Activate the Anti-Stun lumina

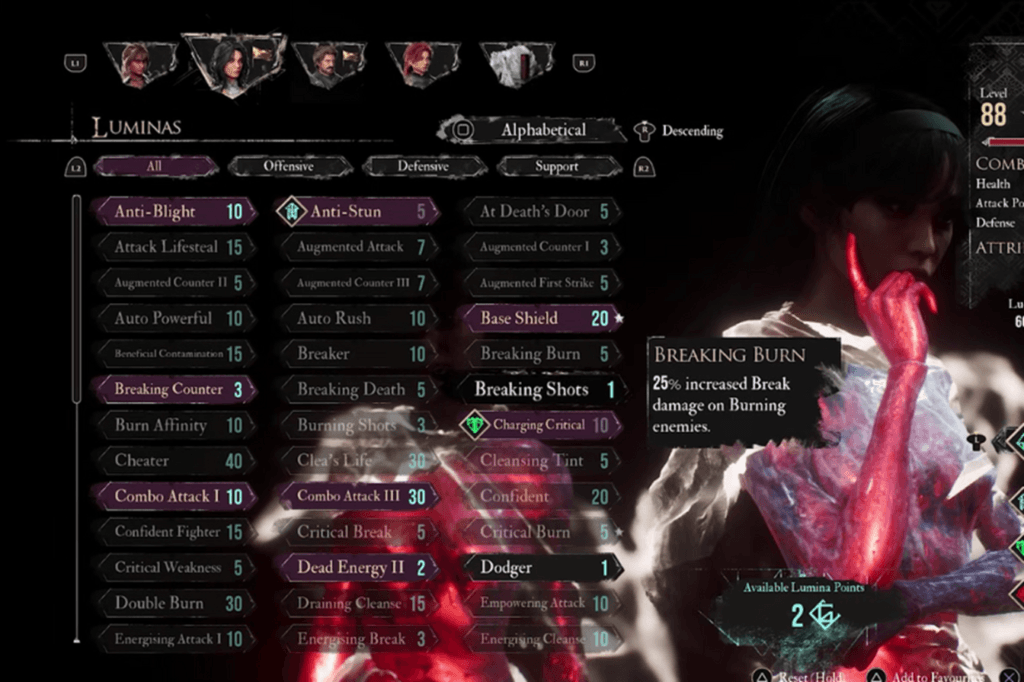357,212
